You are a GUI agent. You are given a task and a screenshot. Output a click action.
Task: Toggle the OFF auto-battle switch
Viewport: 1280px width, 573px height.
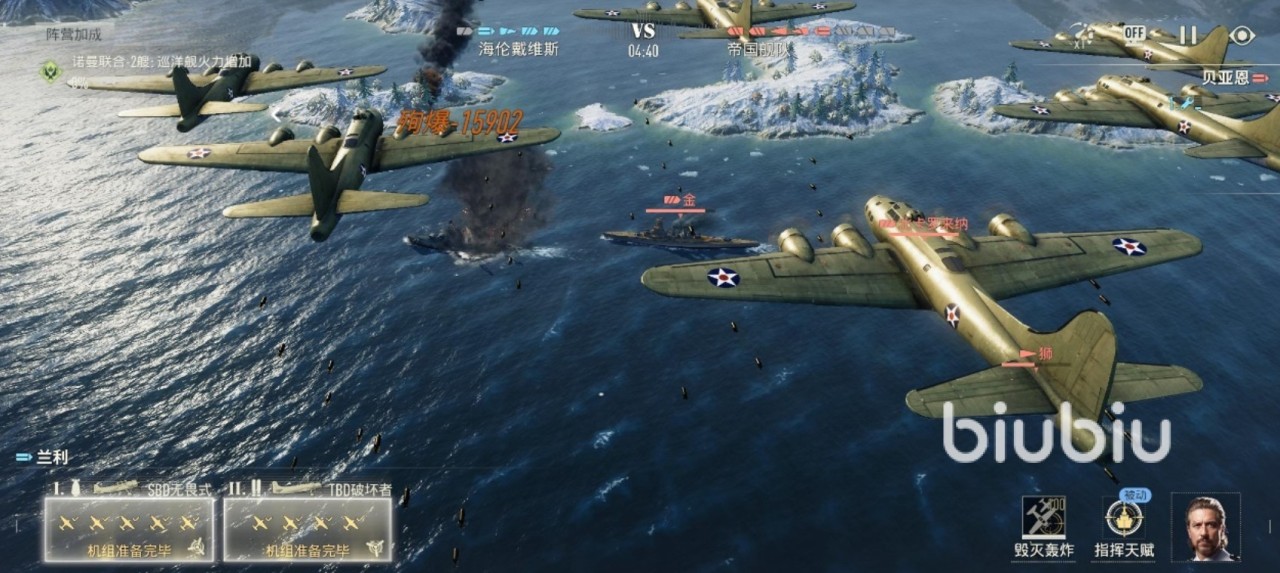coord(1133,33)
